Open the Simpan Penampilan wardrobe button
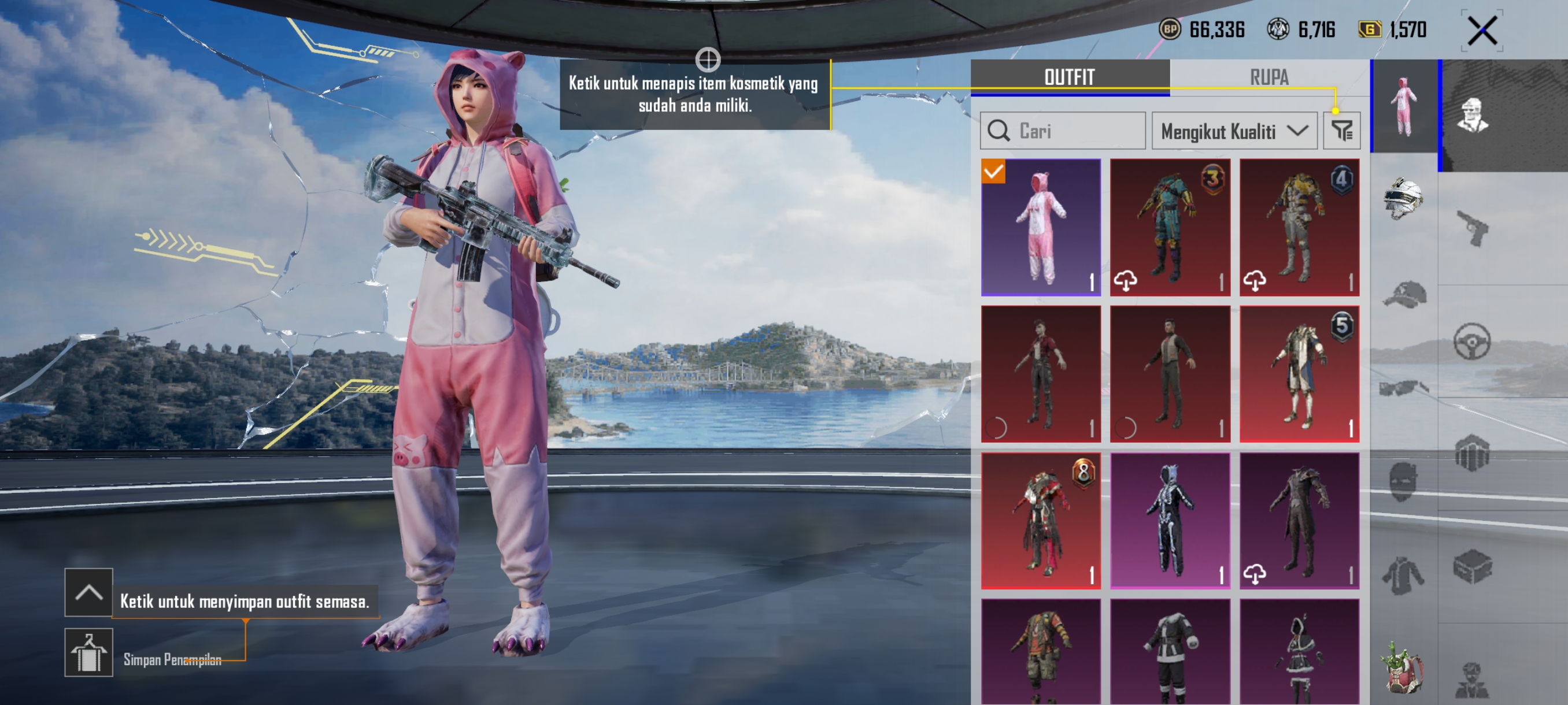This screenshot has width=1568, height=705. tap(89, 652)
